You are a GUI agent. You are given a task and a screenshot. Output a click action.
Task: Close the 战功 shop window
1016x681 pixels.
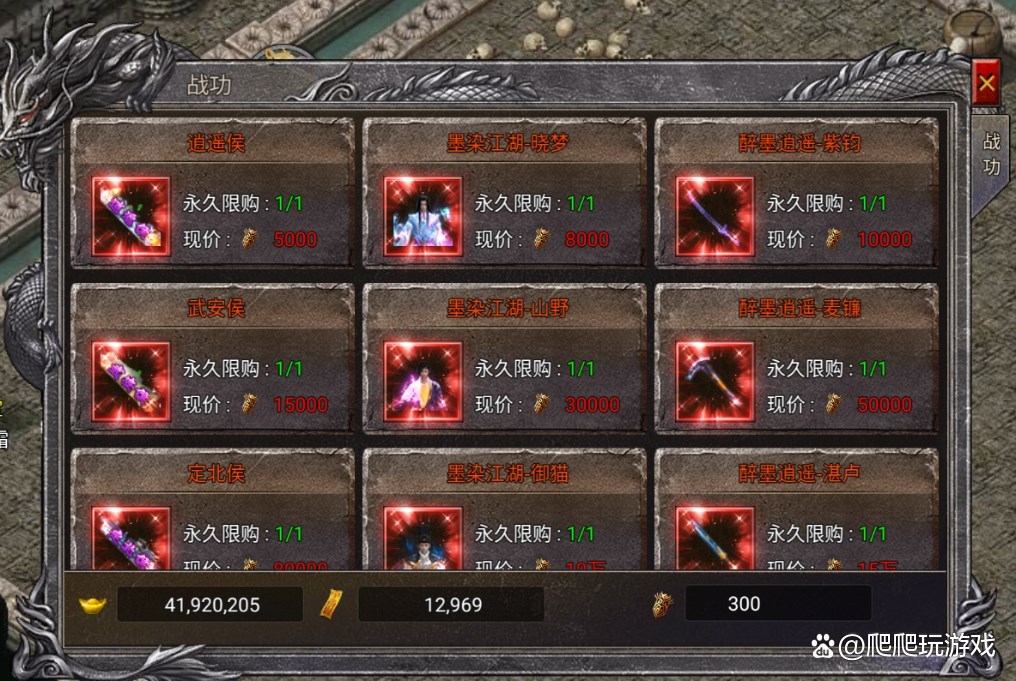(987, 84)
